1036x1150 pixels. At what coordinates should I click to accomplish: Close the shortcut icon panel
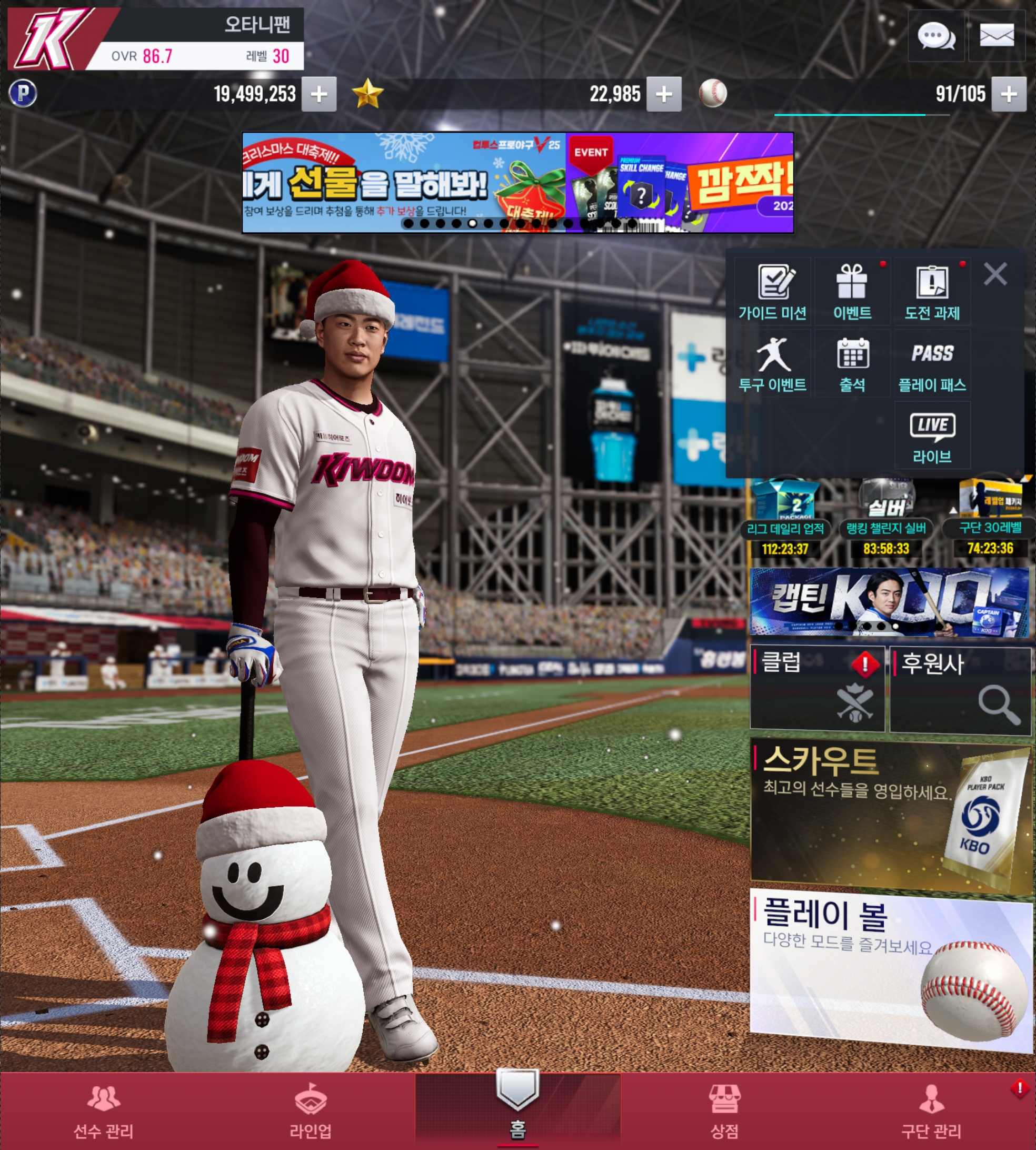coord(995,274)
